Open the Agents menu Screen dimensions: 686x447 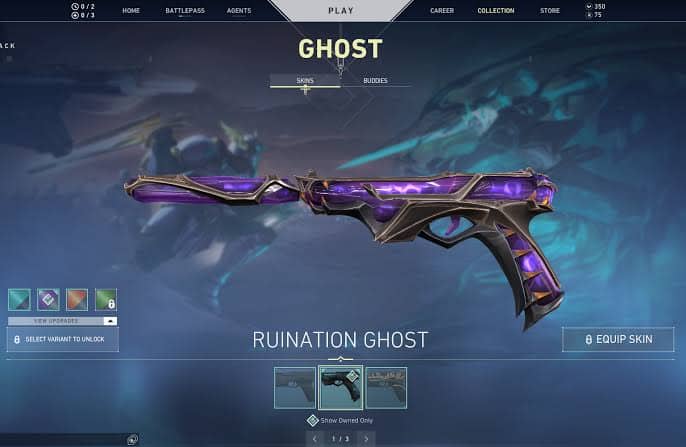(238, 10)
